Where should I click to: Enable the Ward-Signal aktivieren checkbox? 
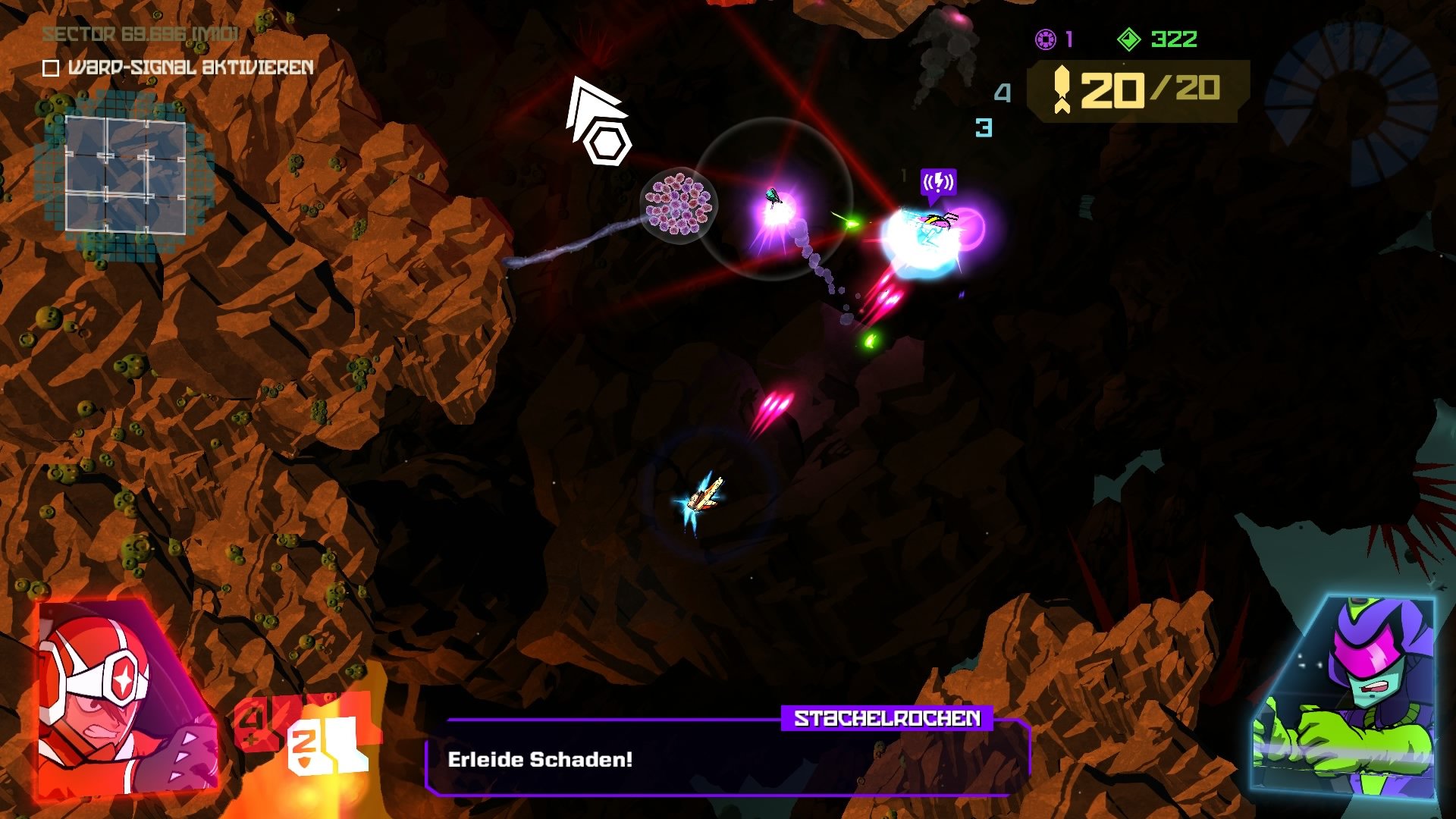50,70
